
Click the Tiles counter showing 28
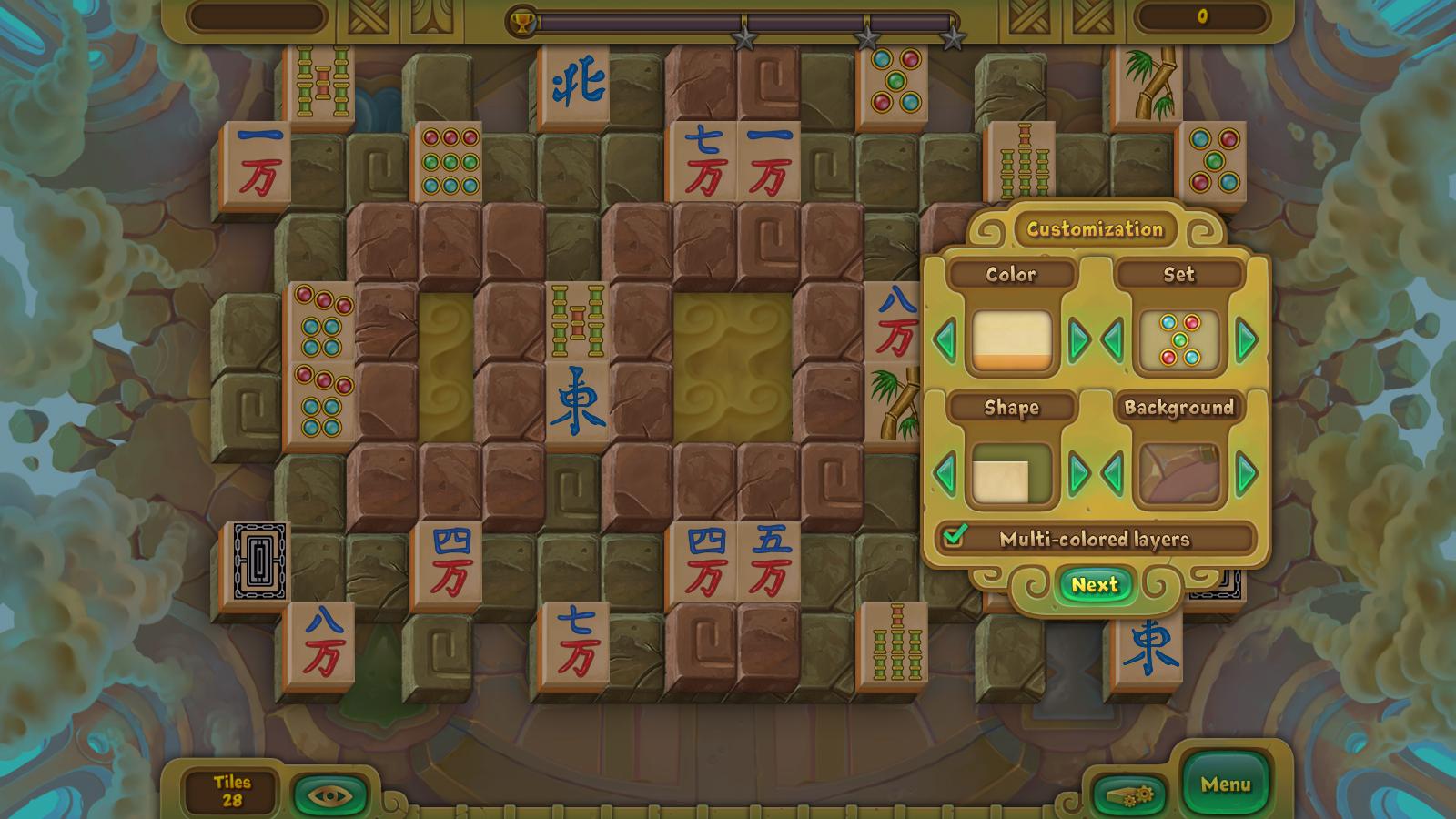(230, 788)
